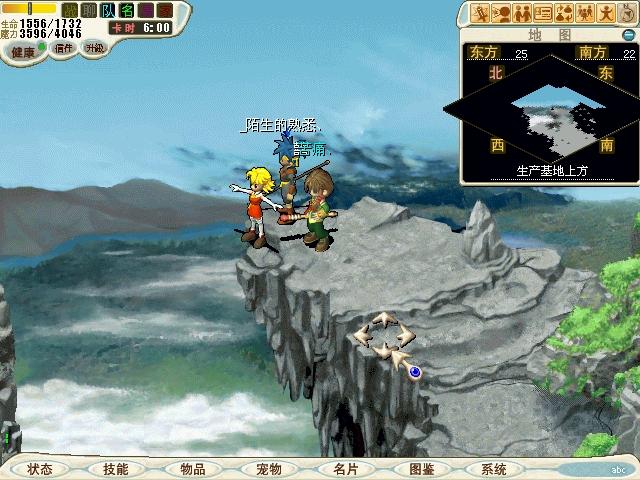
Task: Toggle the 易 trade mode icon
Action: (145, 10)
